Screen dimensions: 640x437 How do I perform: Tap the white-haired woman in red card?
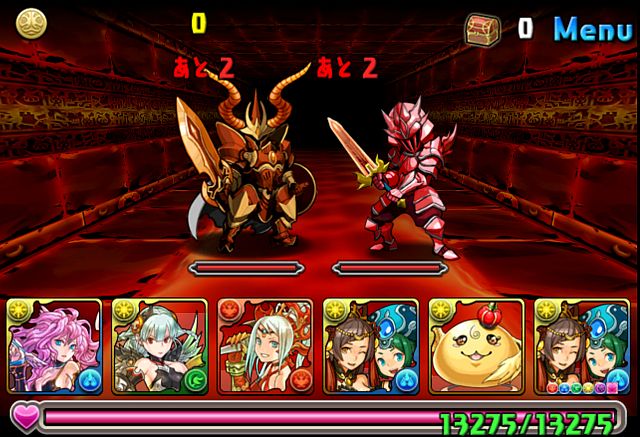click(266, 347)
